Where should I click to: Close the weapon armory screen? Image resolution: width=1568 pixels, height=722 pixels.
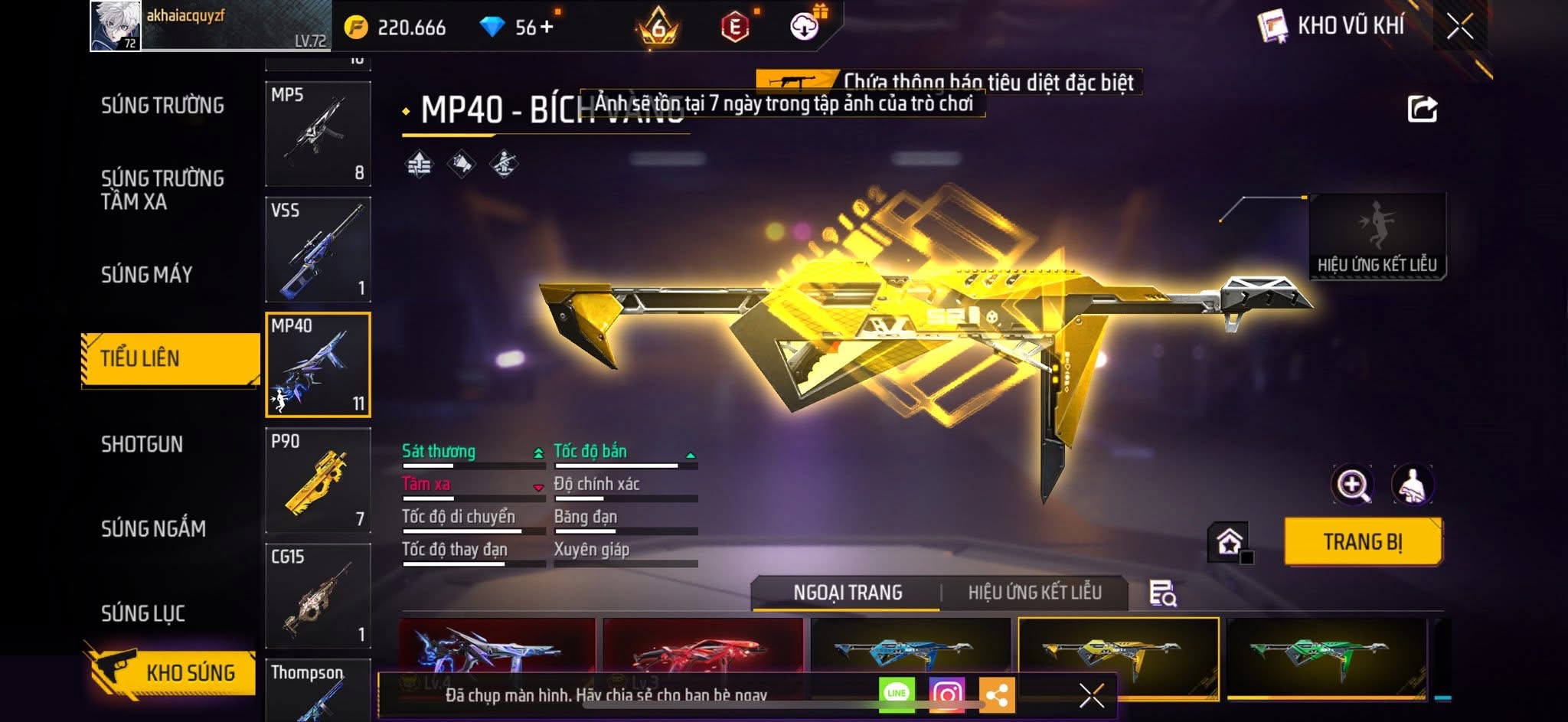pos(1459,27)
